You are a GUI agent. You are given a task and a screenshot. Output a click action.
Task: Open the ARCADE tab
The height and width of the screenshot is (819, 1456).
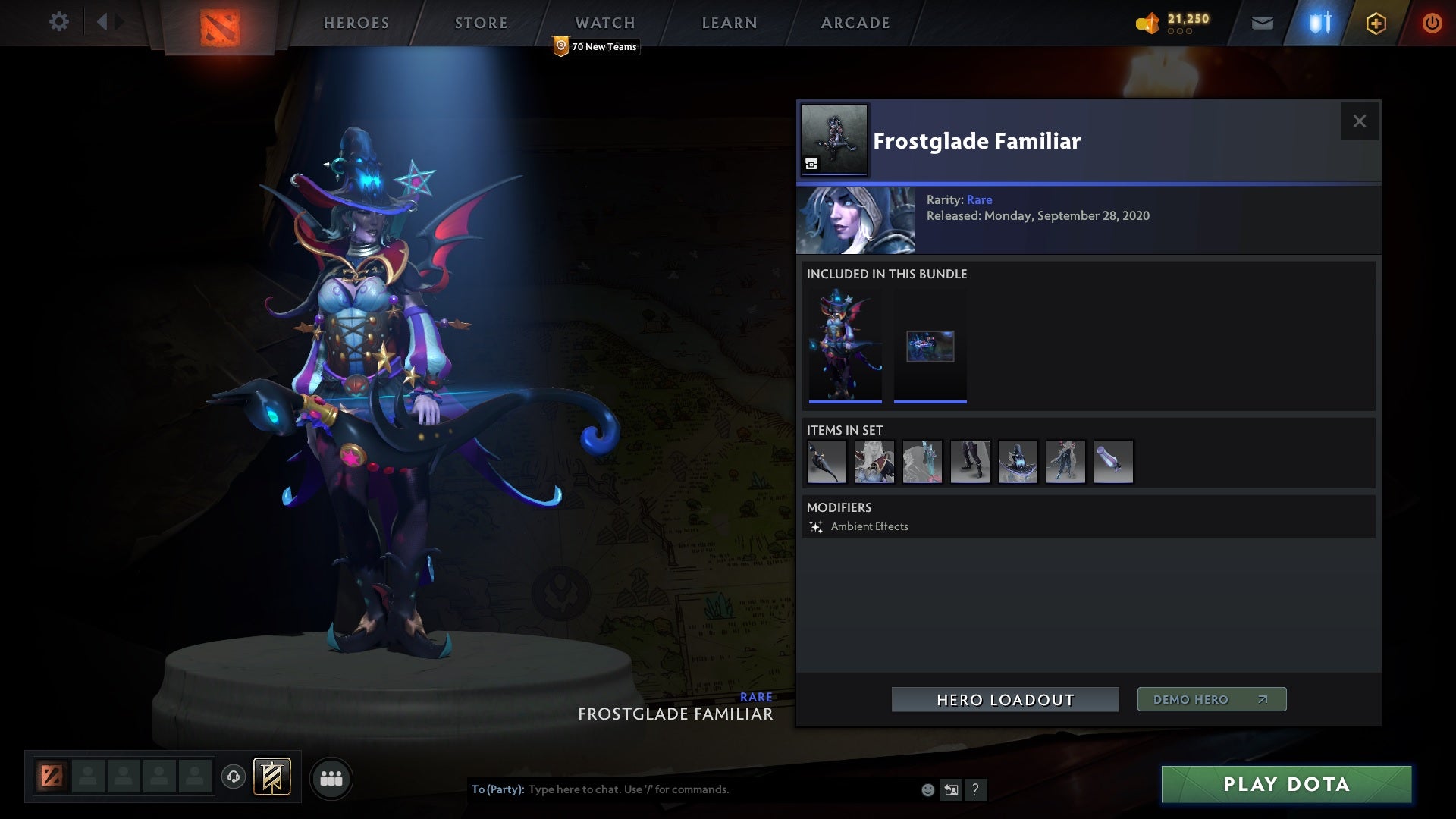click(854, 22)
